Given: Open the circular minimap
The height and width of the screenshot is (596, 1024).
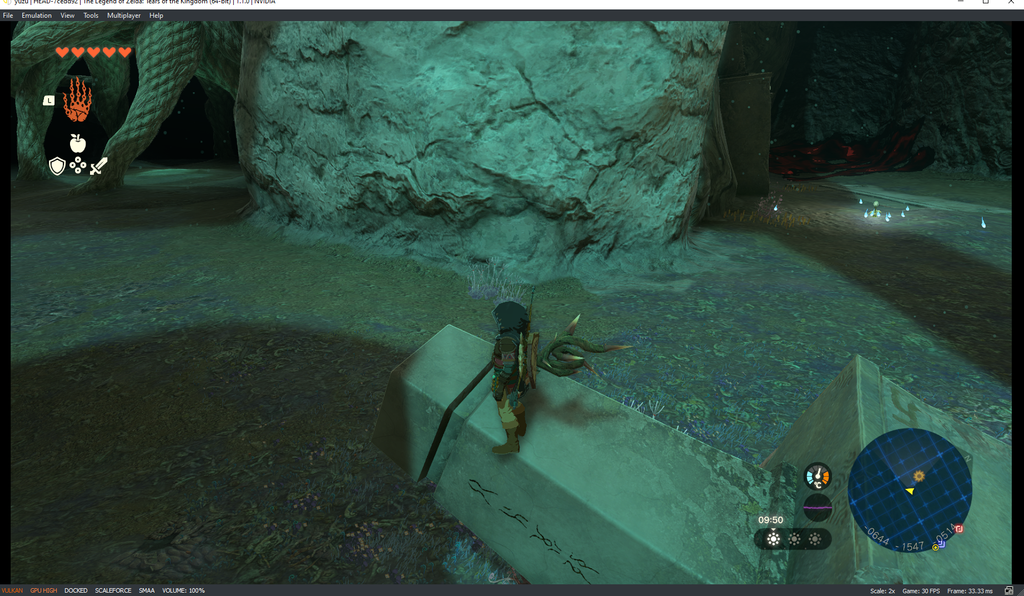Looking at the screenshot, I should [909, 490].
